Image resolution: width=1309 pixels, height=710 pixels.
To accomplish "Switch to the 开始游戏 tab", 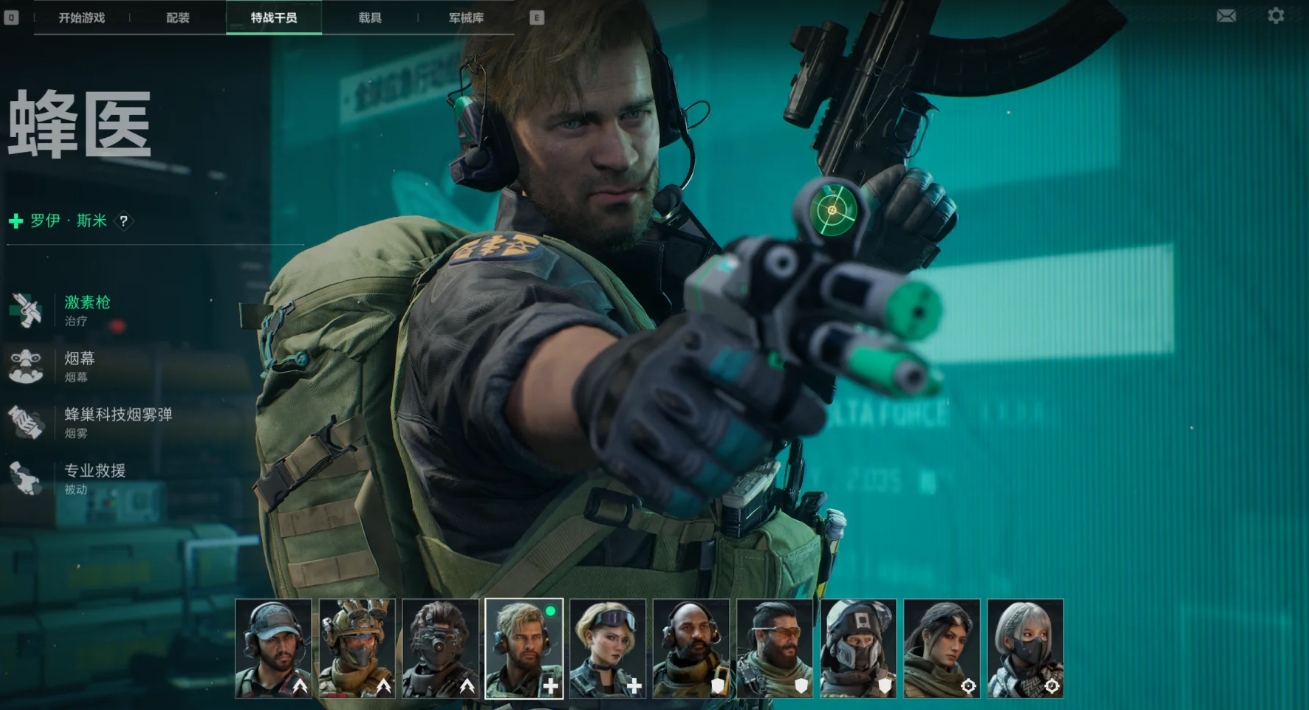I will pos(82,18).
